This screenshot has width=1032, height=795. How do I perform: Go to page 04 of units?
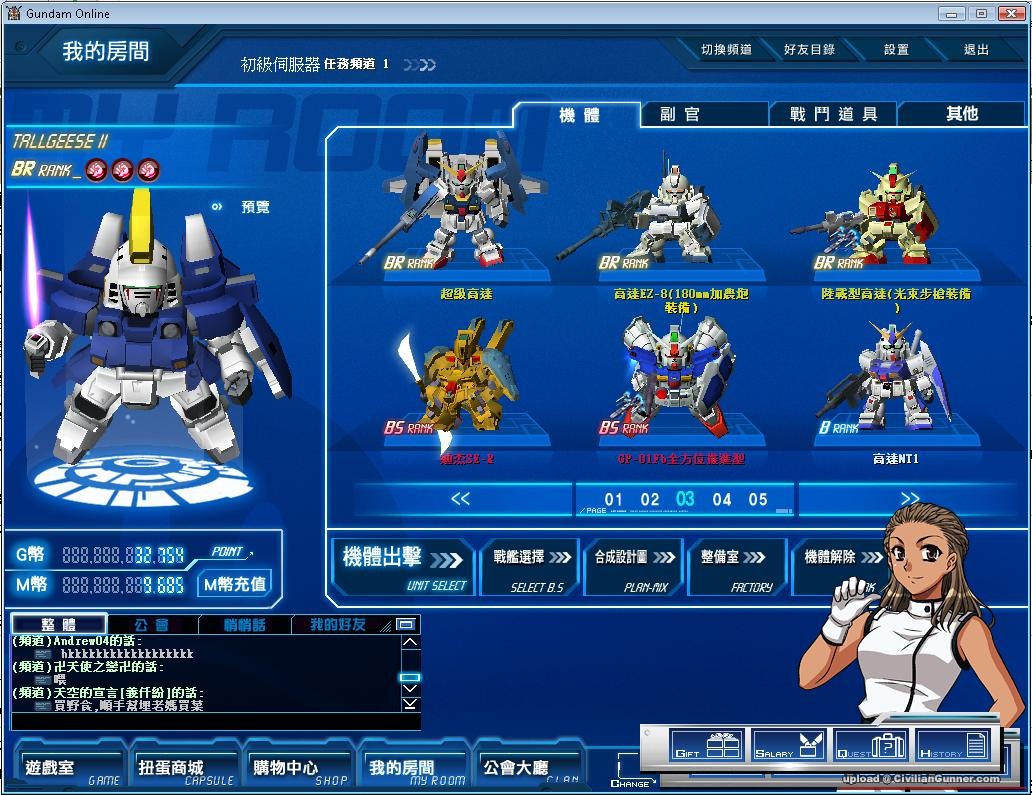(722, 499)
